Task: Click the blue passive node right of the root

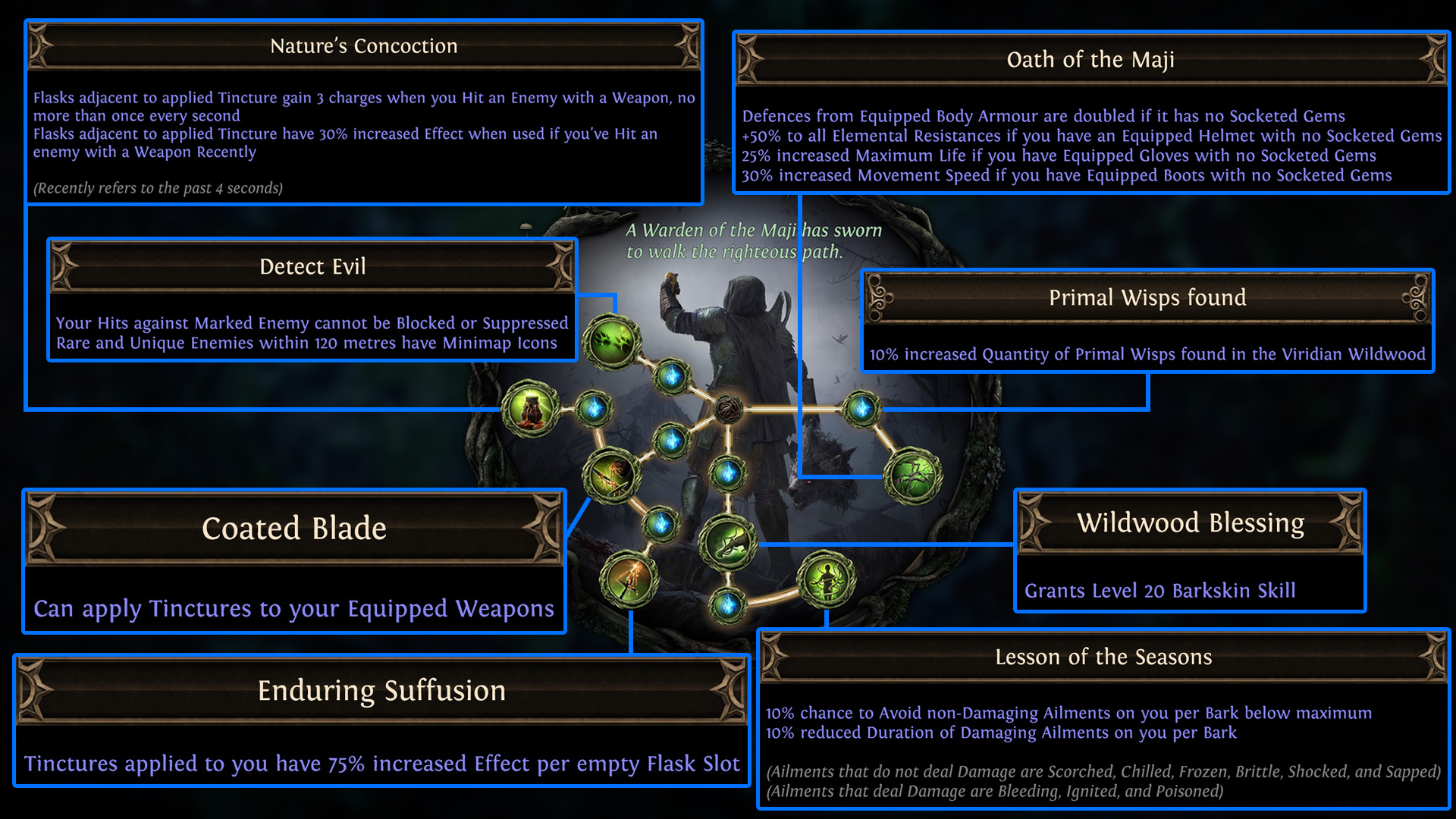Action: [x=861, y=409]
